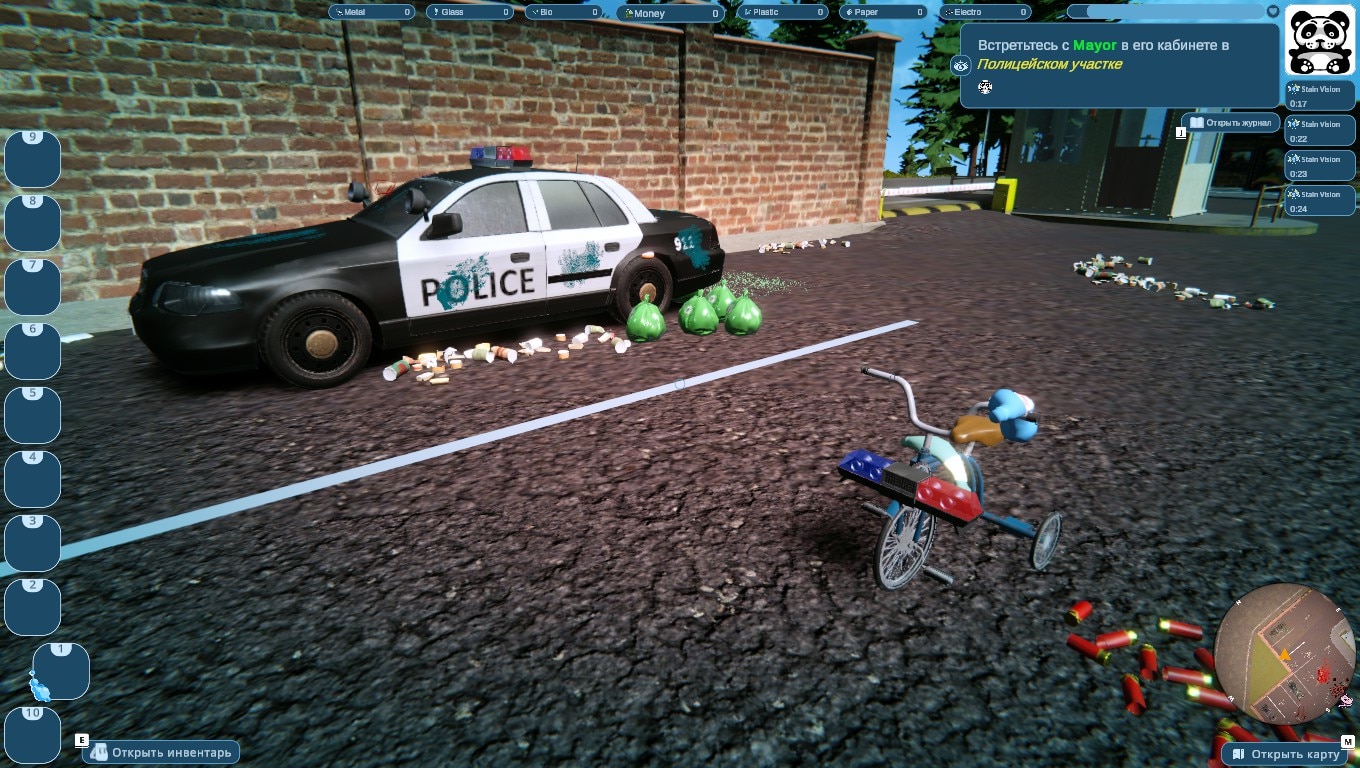
Task: Select the empty hotbar slot numbered 9
Action: click(33, 159)
